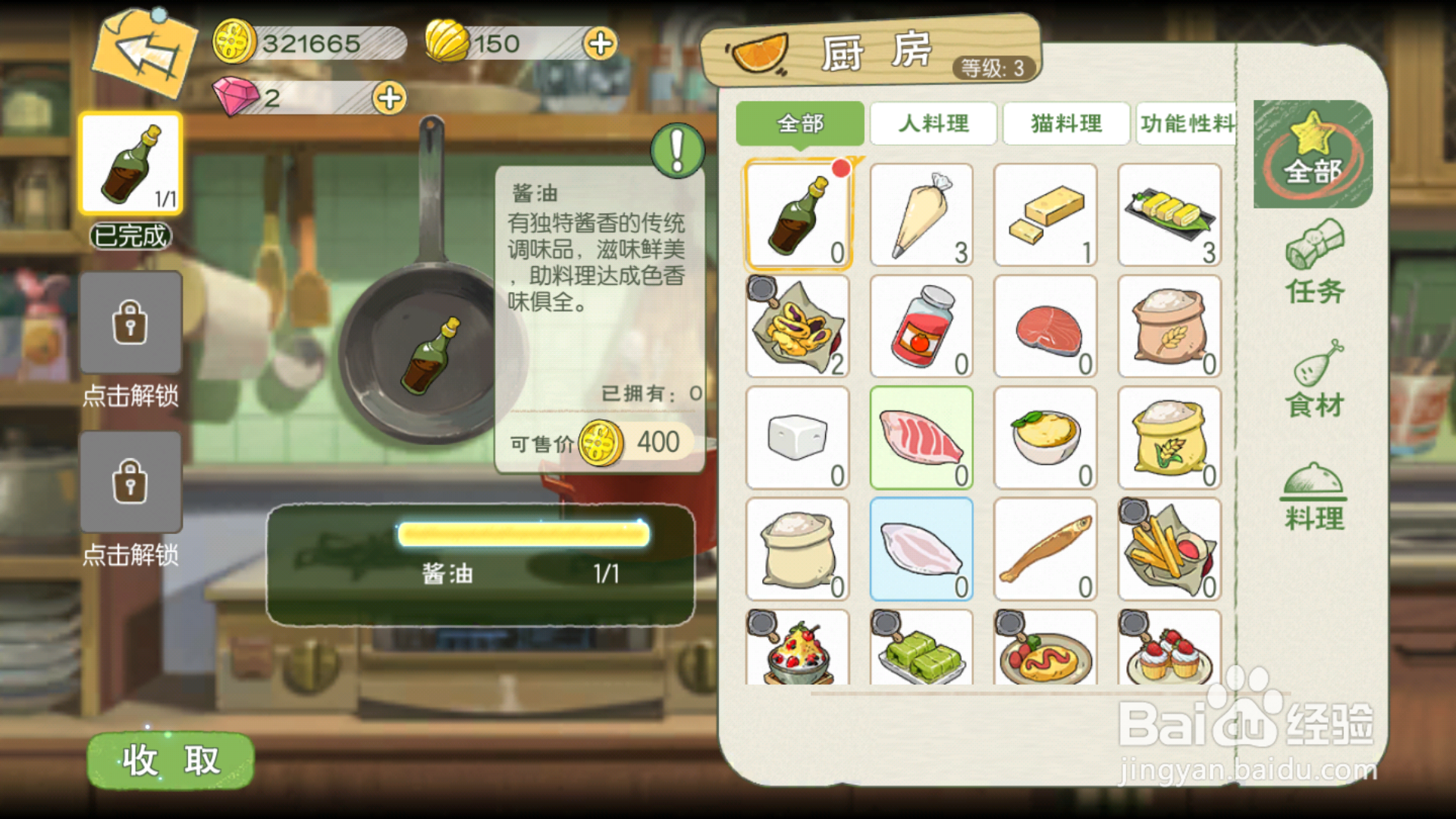Select the soy sauce bottle in the grid
The image size is (1456, 819).
point(798,215)
